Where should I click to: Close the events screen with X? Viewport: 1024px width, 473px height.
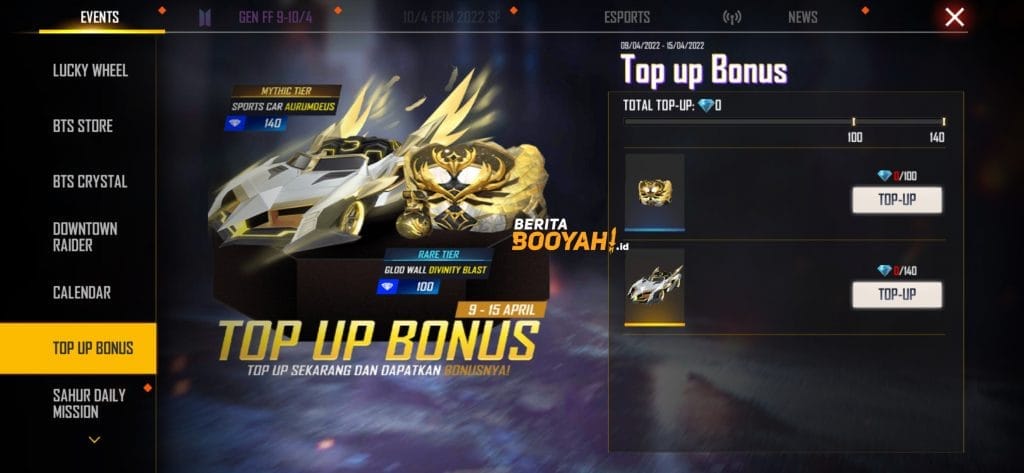pos(955,17)
